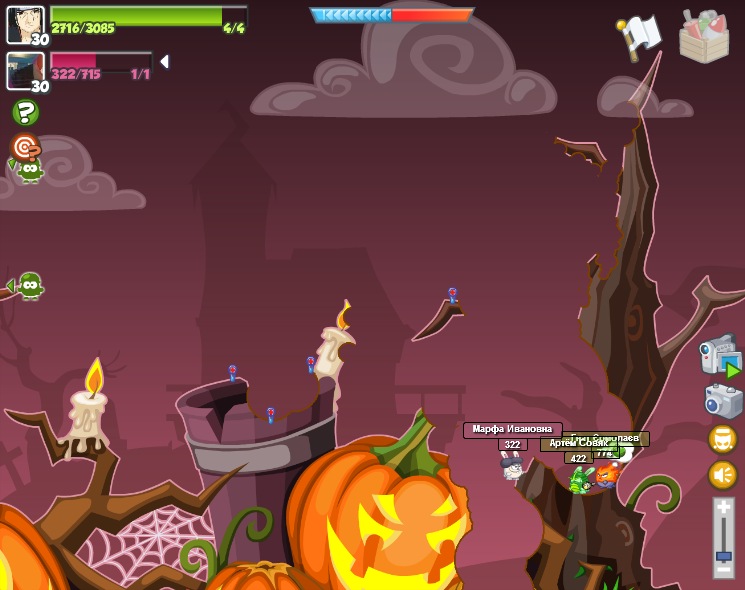745x590 pixels.
Task: Click the blue zoom slider handle
Action: 723,555
